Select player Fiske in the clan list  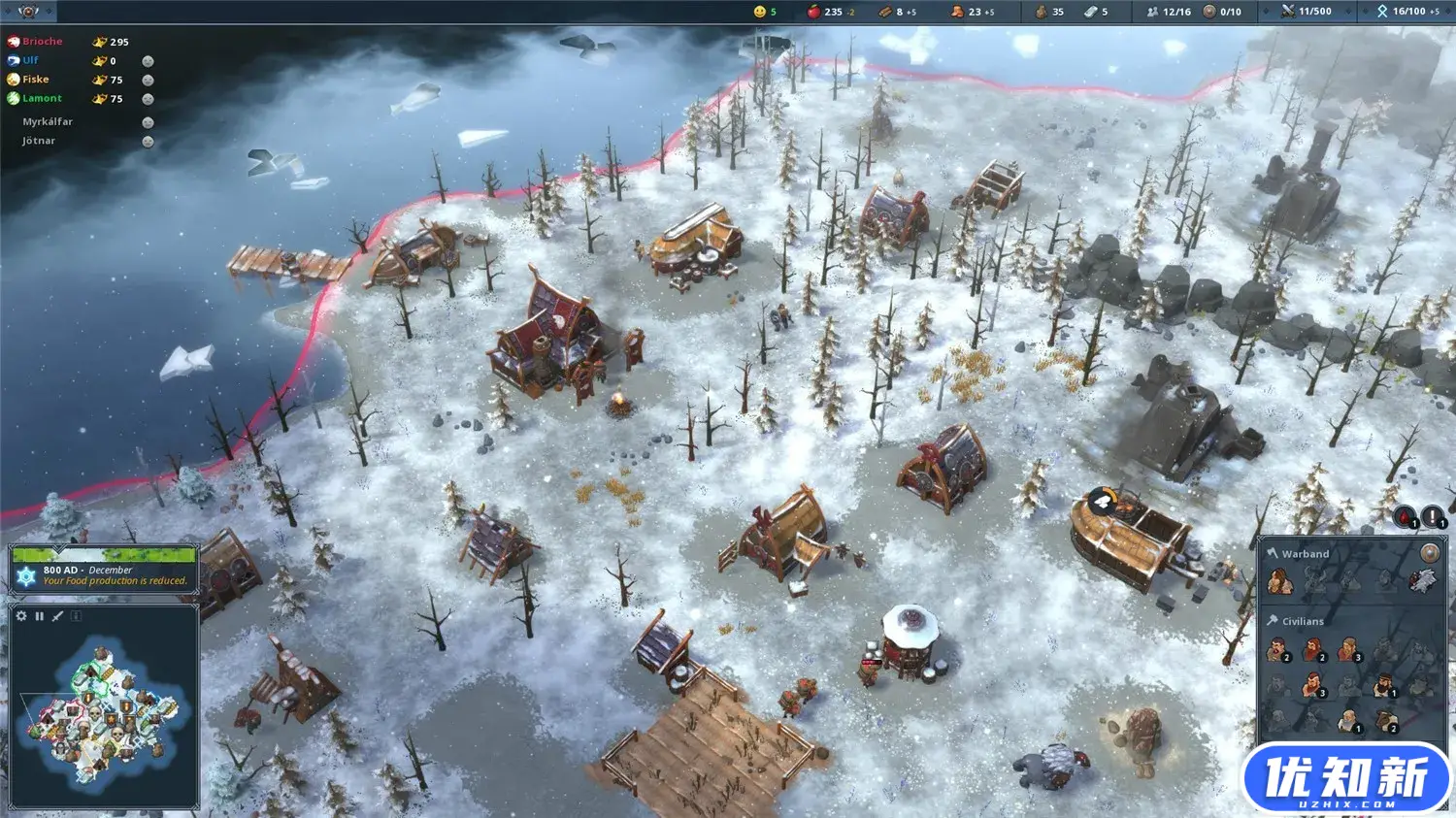point(35,80)
